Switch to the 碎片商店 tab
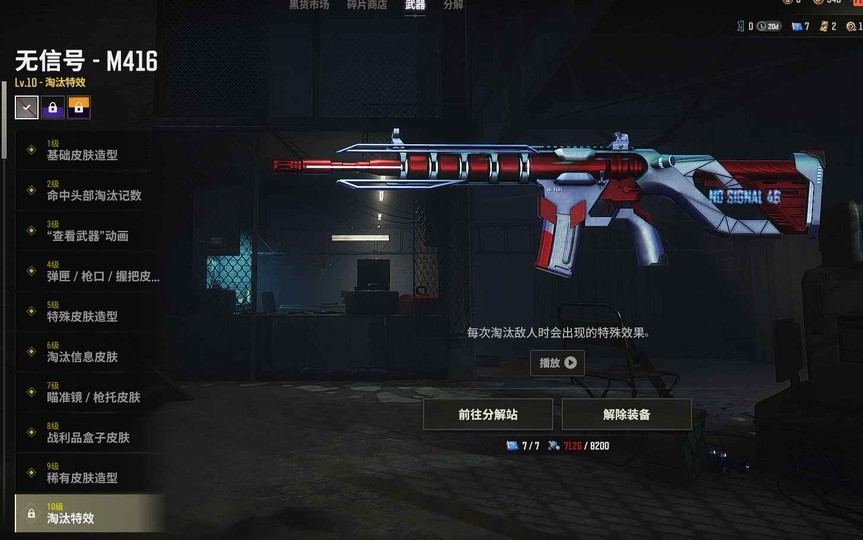The image size is (863, 540). 366,5
